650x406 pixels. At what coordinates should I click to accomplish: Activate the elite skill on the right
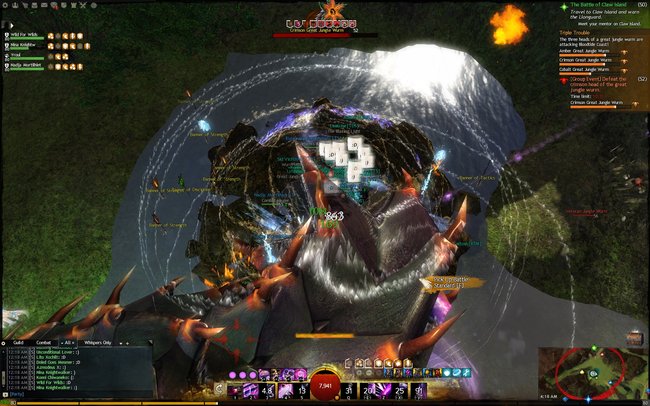(x=416, y=388)
